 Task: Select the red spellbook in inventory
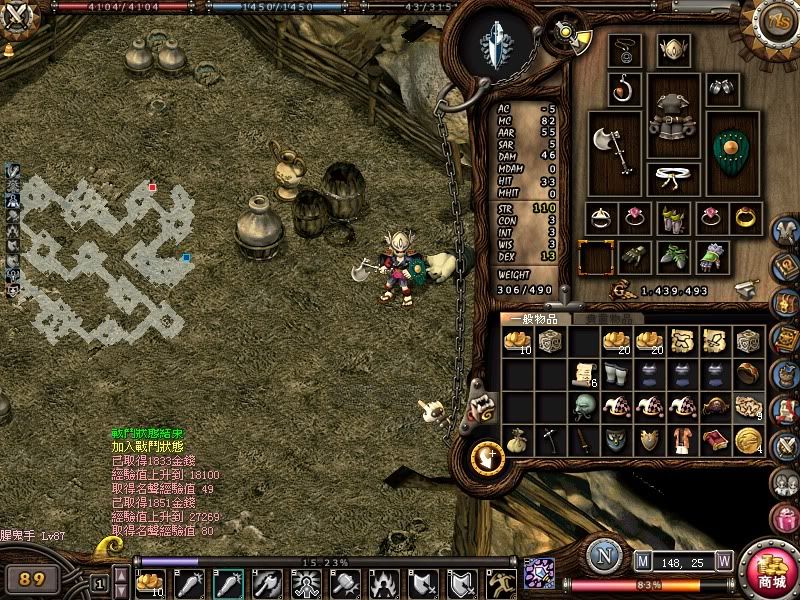pos(716,440)
